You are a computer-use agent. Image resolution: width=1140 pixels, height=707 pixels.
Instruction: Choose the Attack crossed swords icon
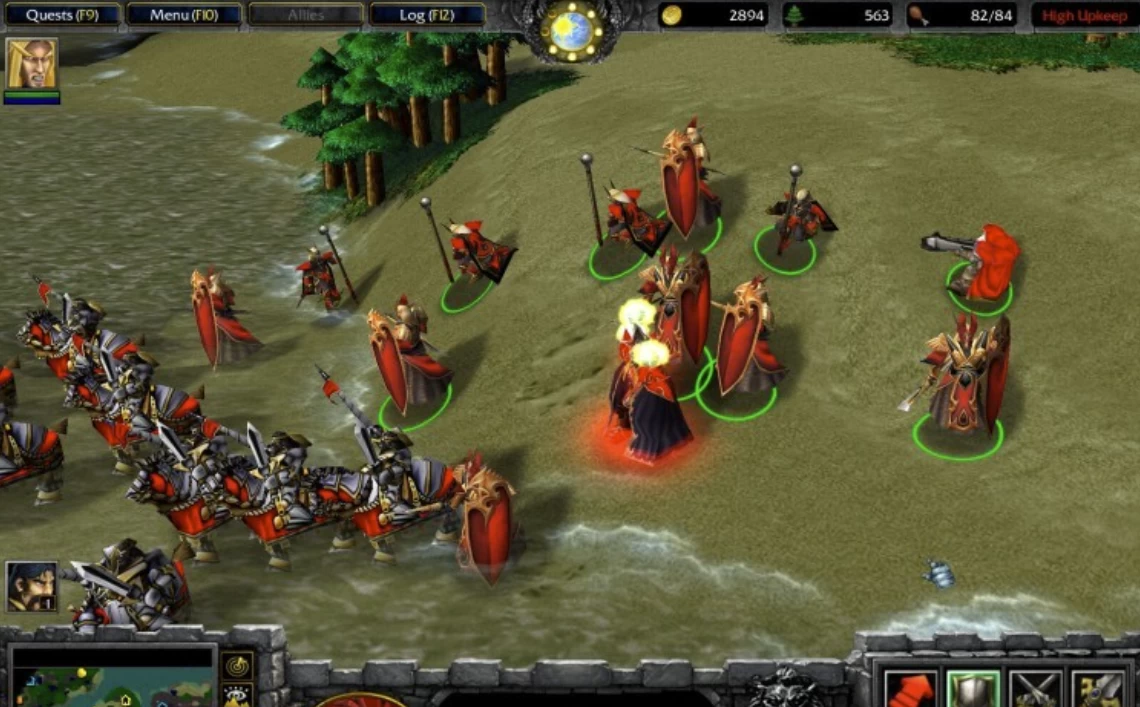(x=1035, y=689)
